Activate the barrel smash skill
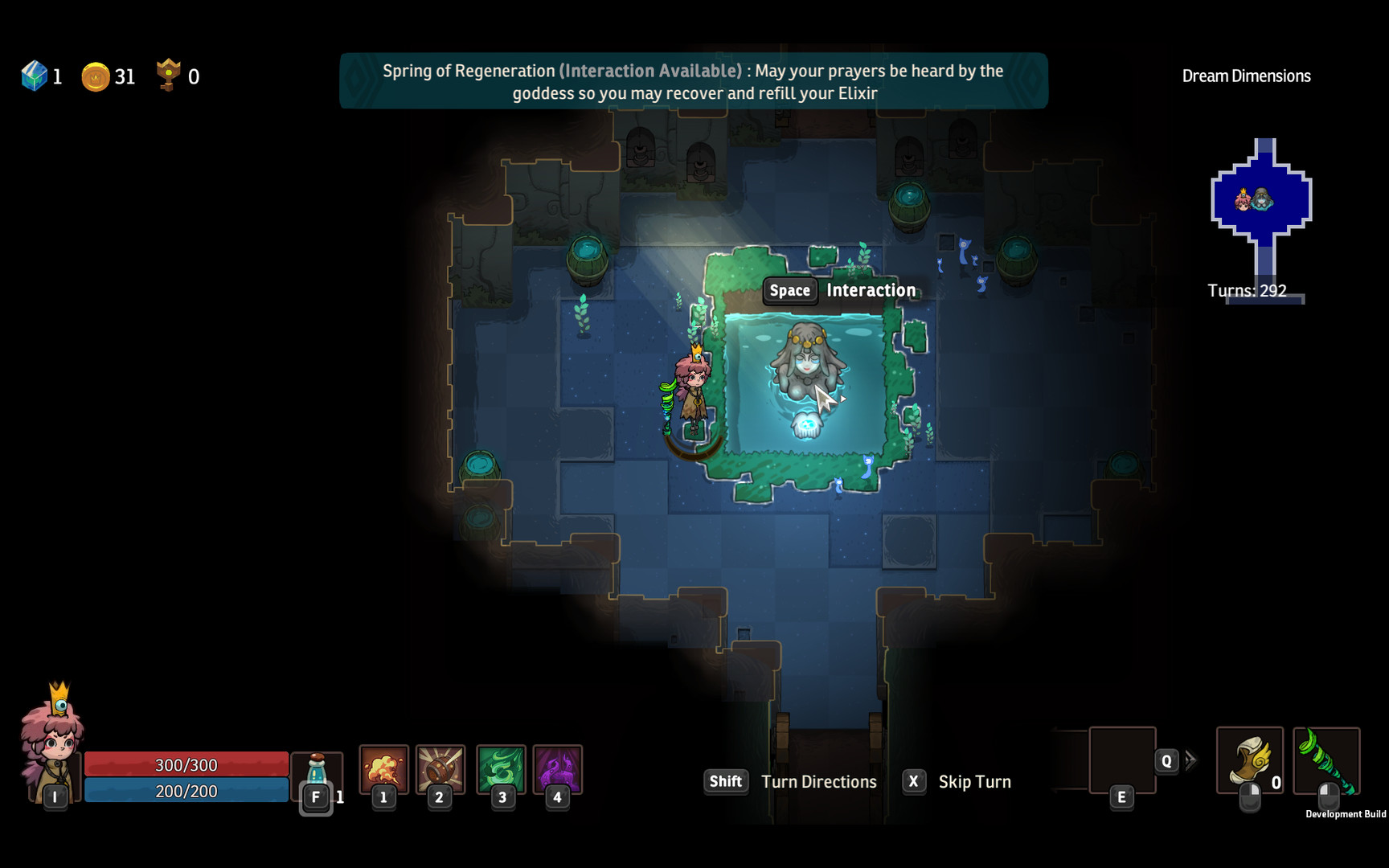The height and width of the screenshot is (868, 1389). click(440, 768)
